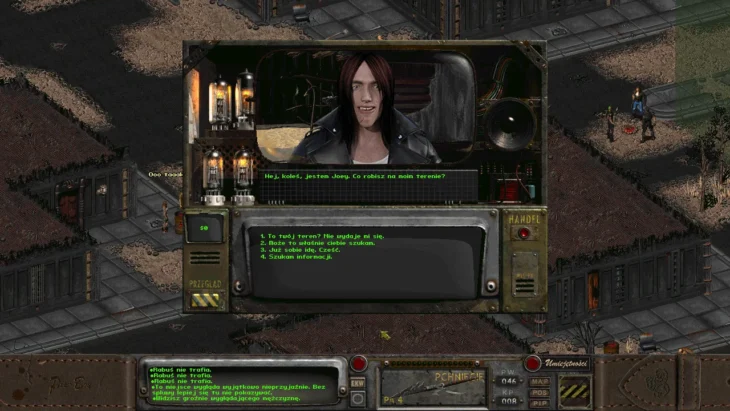Open the POS character sheet button
730x411 pixels.
(541, 392)
